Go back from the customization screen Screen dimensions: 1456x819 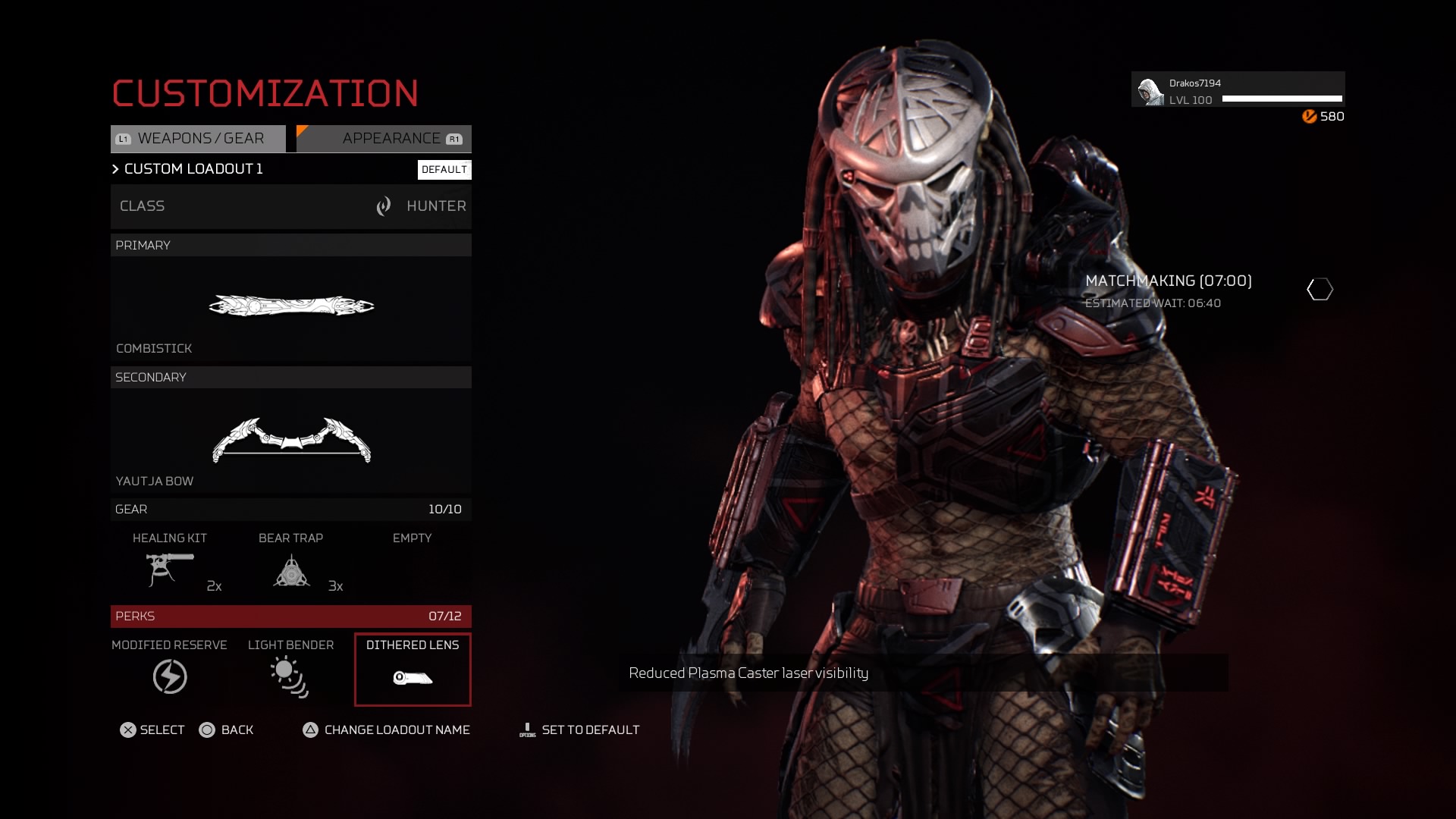[x=226, y=730]
